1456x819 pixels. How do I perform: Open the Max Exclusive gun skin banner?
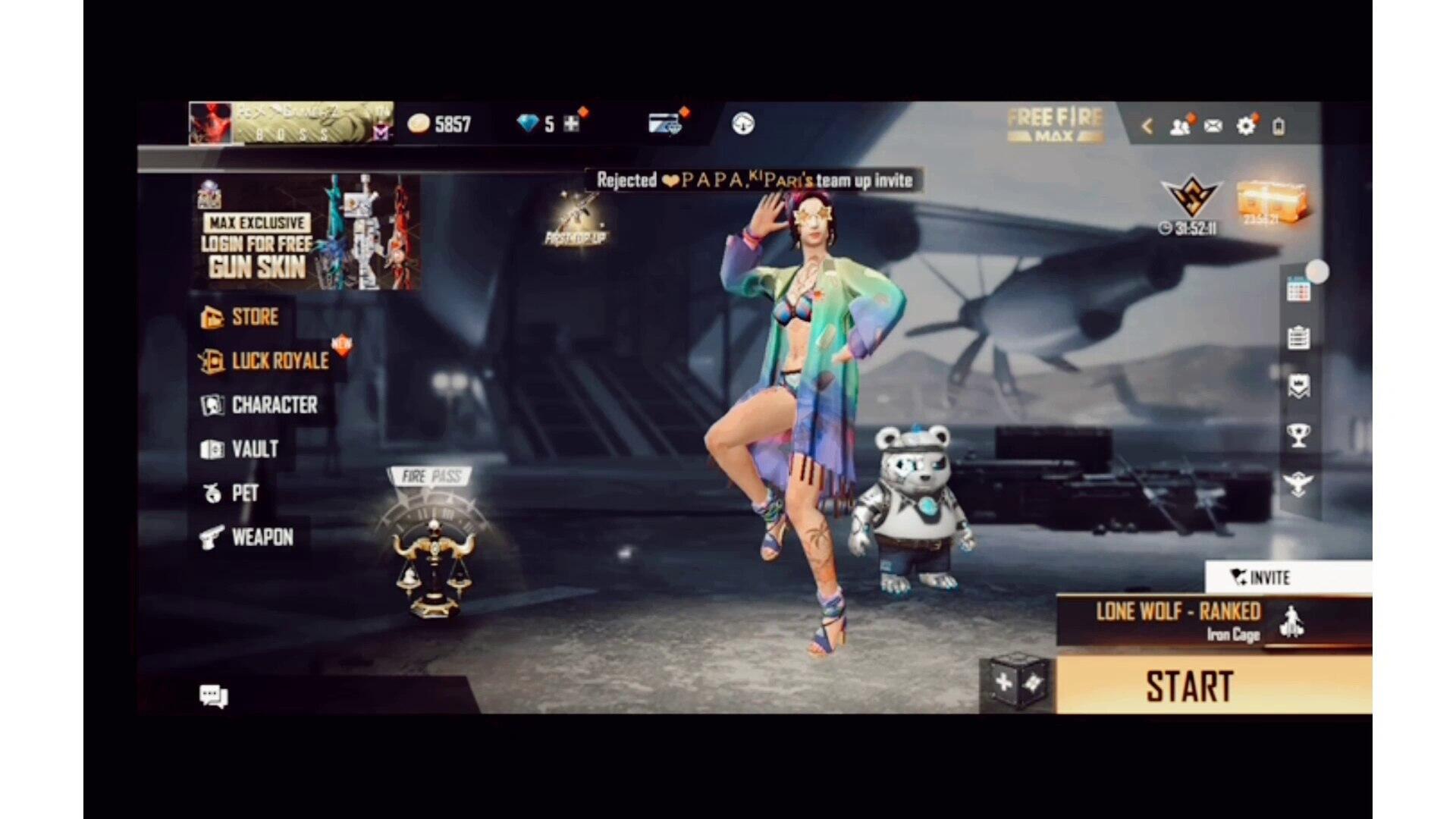click(307, 233)
